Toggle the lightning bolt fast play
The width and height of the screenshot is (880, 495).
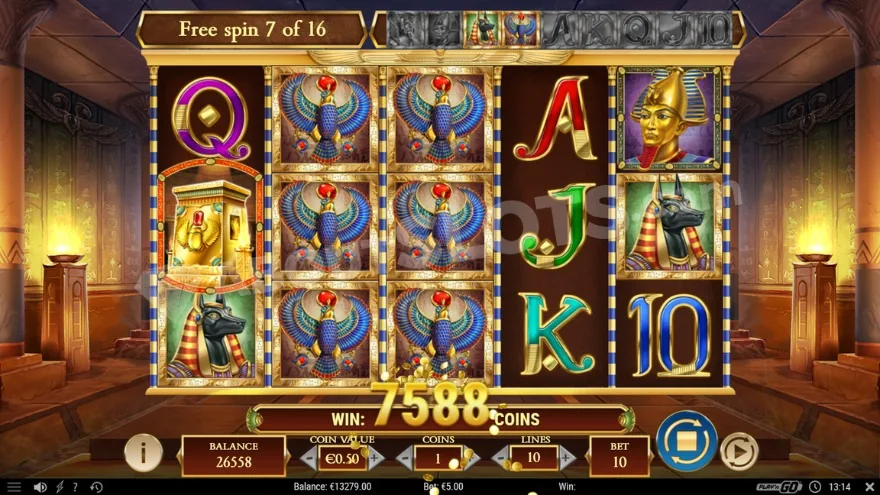point(59,487)
